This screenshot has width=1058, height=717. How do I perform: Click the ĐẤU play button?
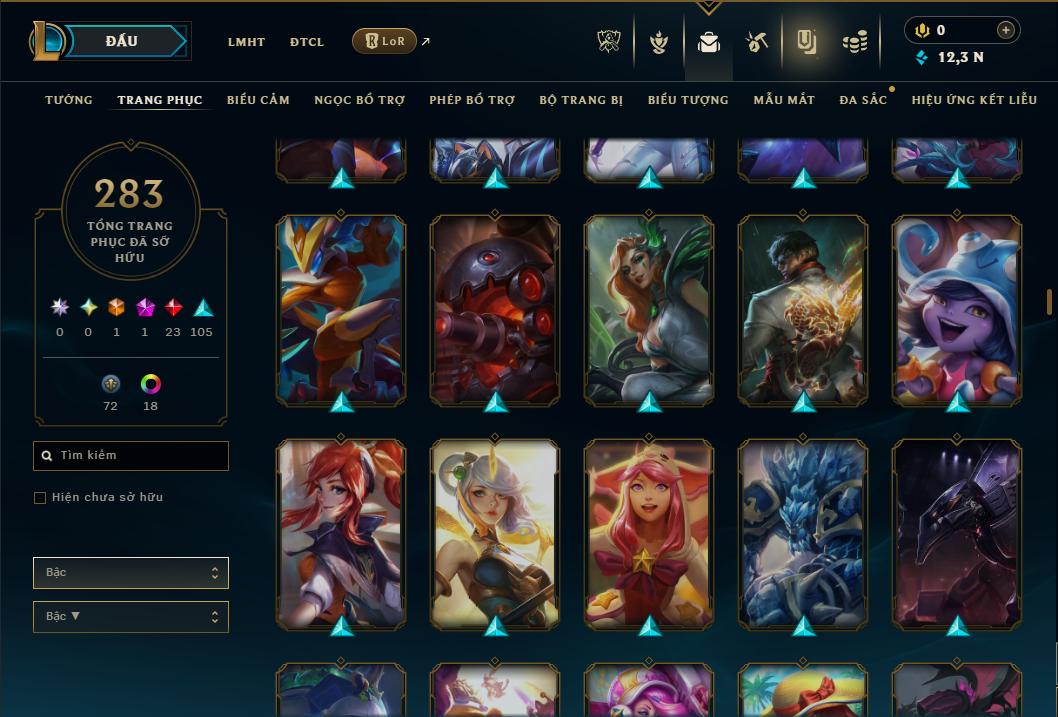121,41
